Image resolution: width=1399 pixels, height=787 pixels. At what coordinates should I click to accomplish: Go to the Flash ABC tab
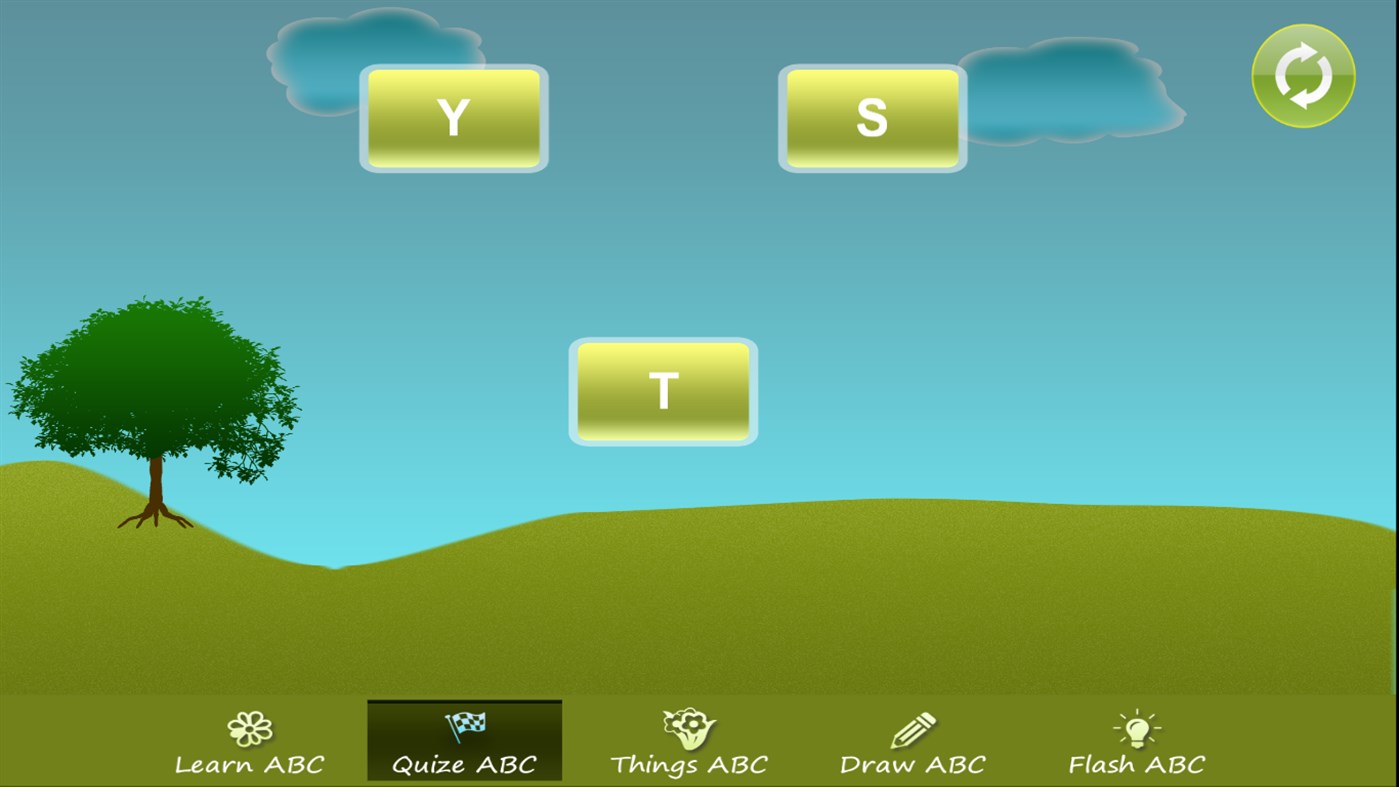pyautogui.click(x=1137, y=745)
